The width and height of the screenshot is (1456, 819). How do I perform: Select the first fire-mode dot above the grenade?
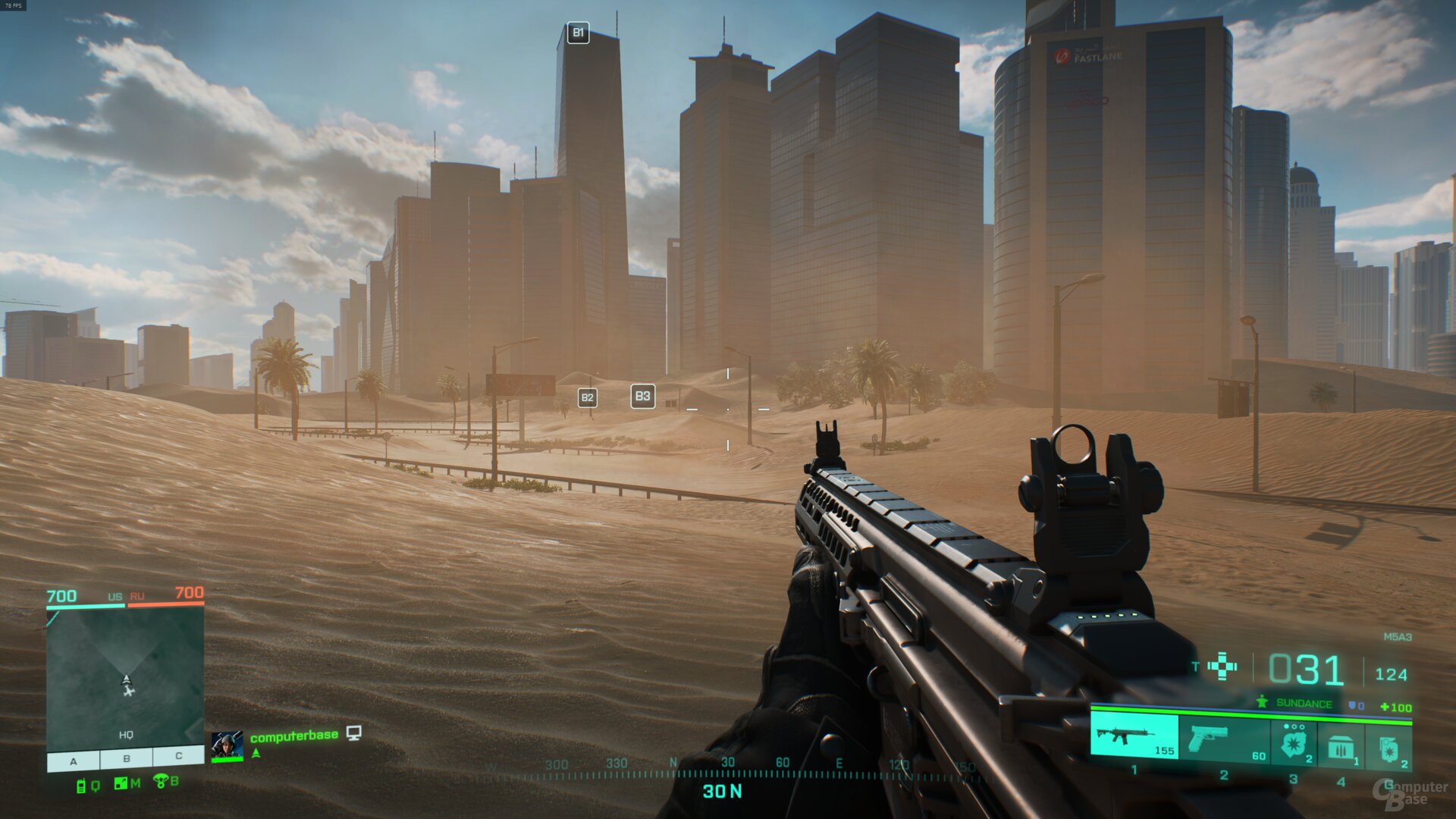tap(1285, 726)
